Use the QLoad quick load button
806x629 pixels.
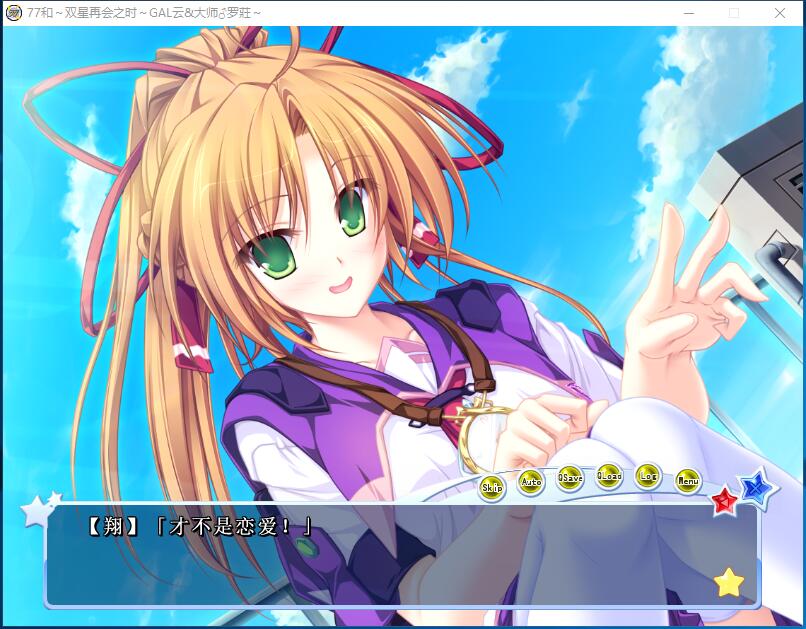click(x=609, y=476)
